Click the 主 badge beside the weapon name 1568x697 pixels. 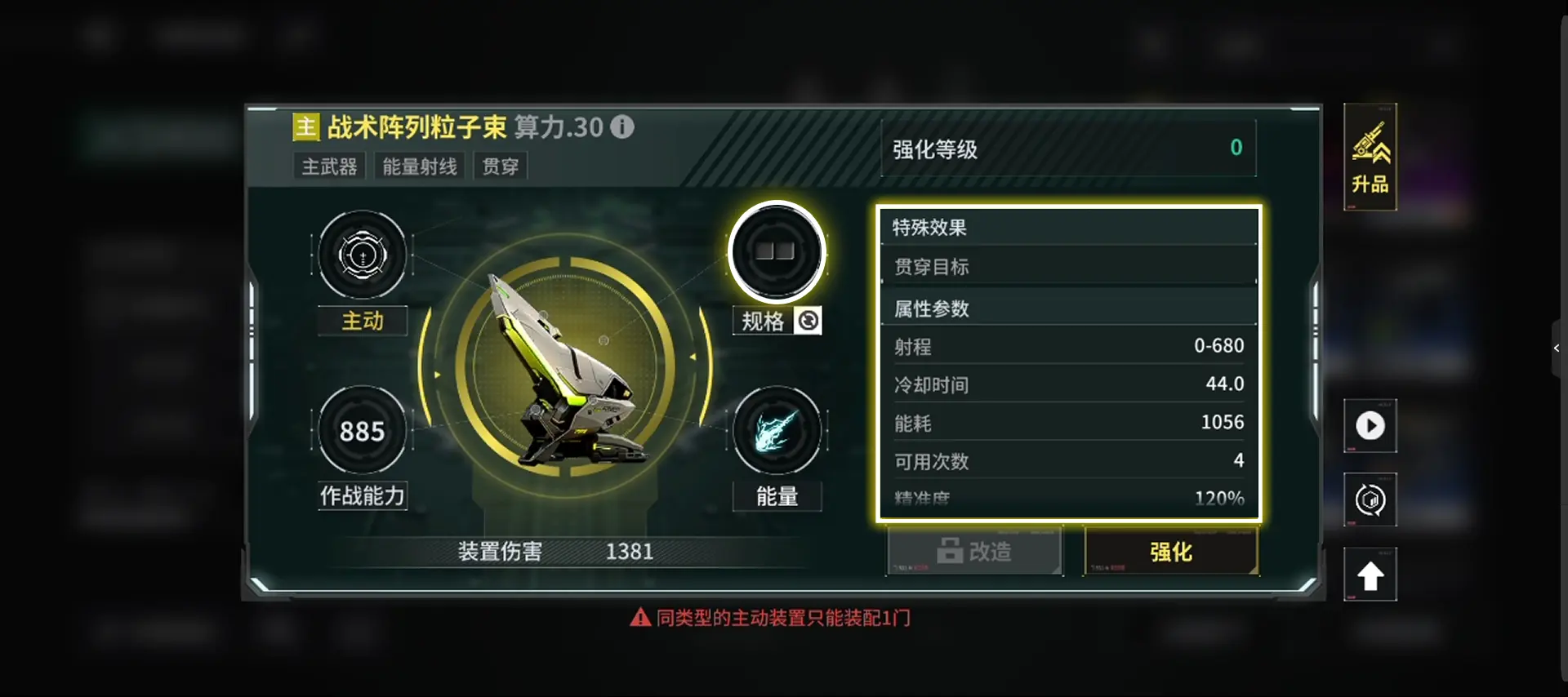[305, 127]
